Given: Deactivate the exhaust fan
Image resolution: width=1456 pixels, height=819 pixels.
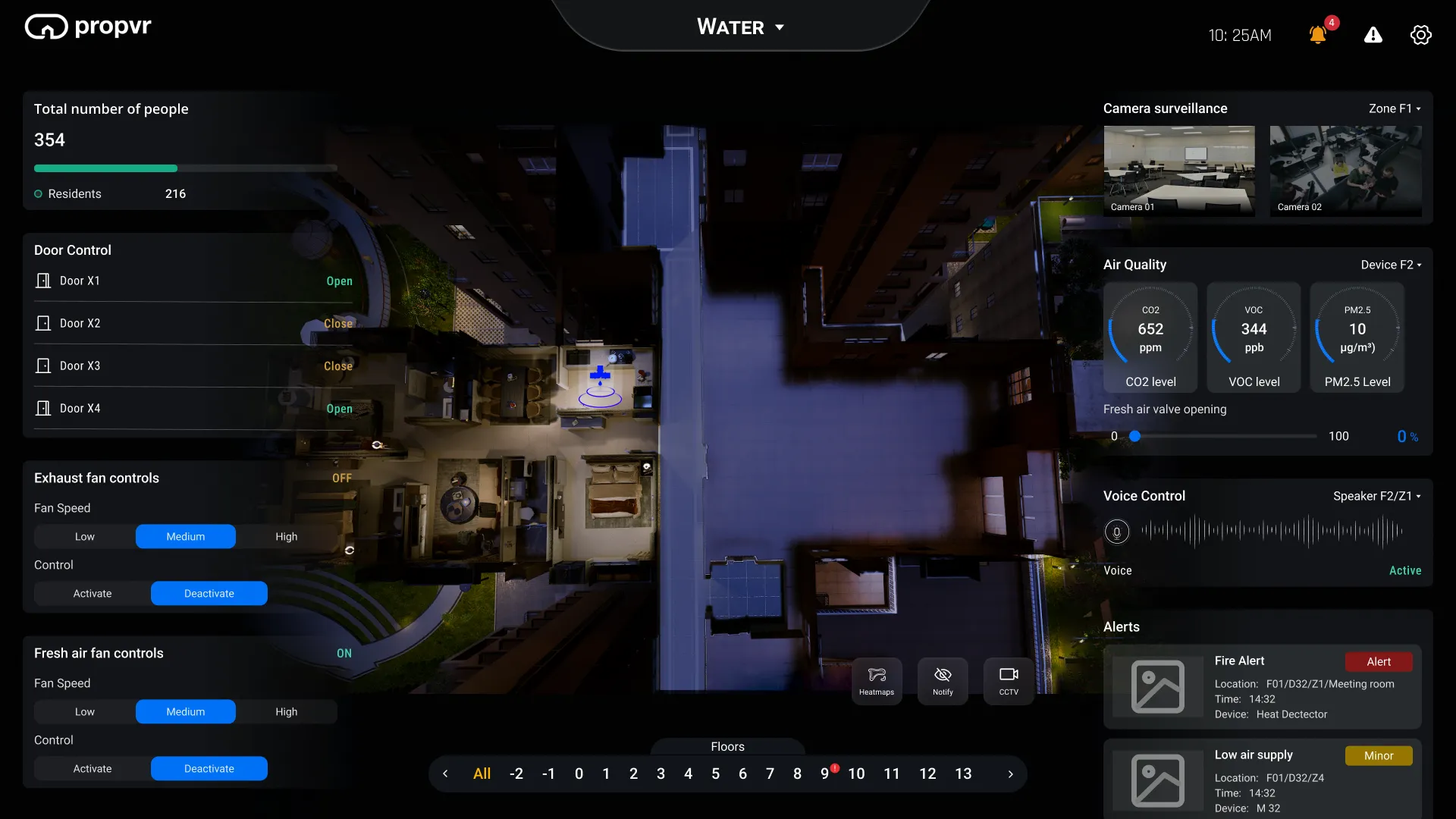Looking at the screenshot, I should [x=209, y=593].
